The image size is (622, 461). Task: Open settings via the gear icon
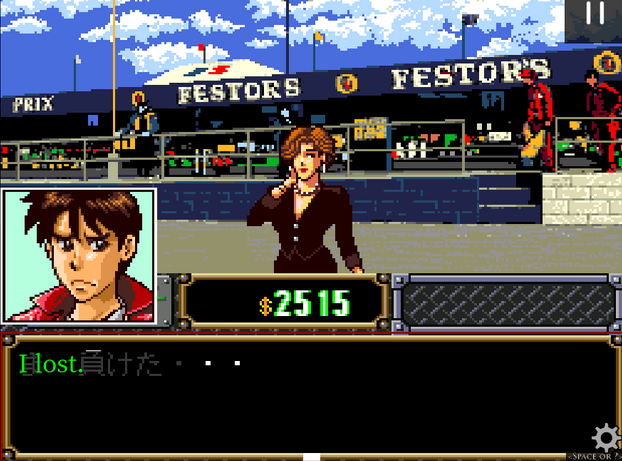coord(605,437)
